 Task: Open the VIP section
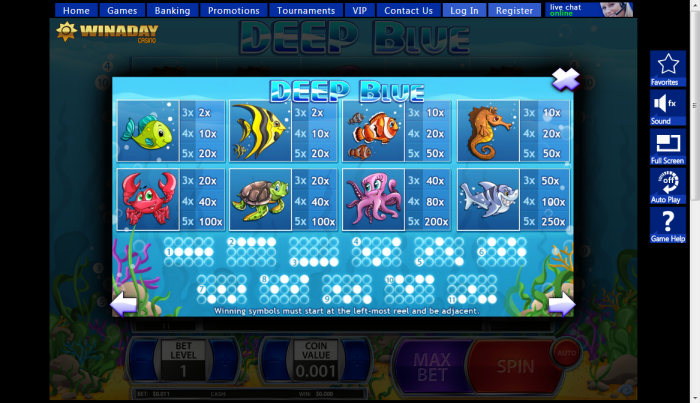coord(360,11)
